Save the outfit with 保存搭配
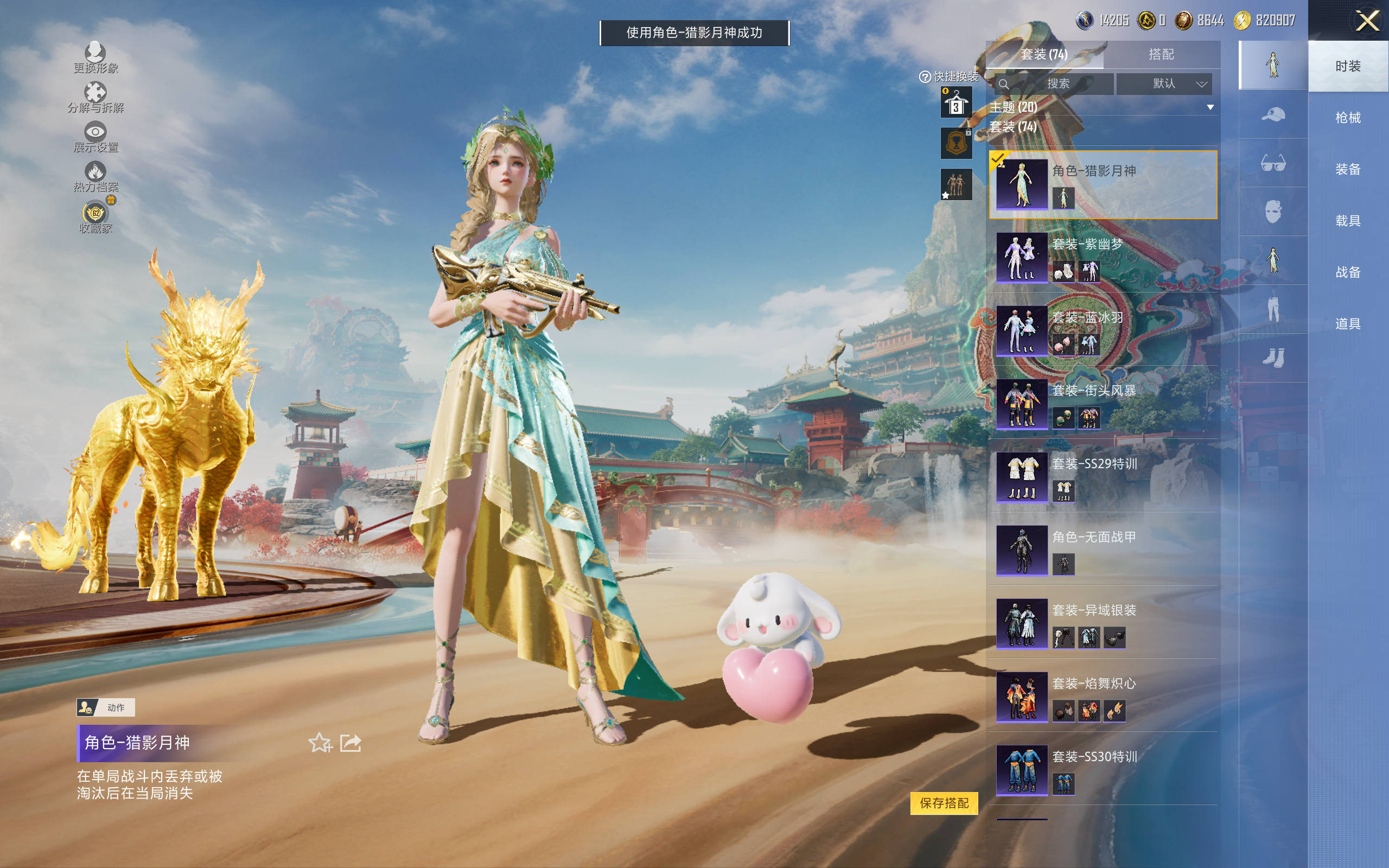This screenshot has width=1389, height=868. (x=944, y=802)
